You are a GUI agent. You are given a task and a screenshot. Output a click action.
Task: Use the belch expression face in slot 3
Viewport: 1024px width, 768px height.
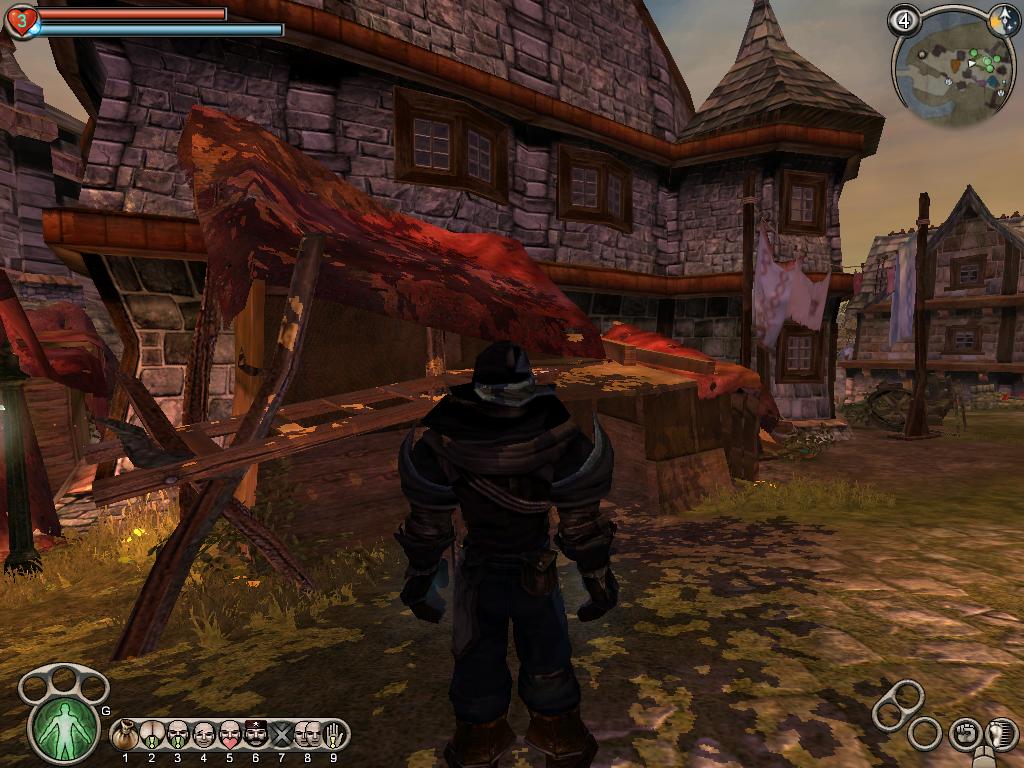(178, 735)
